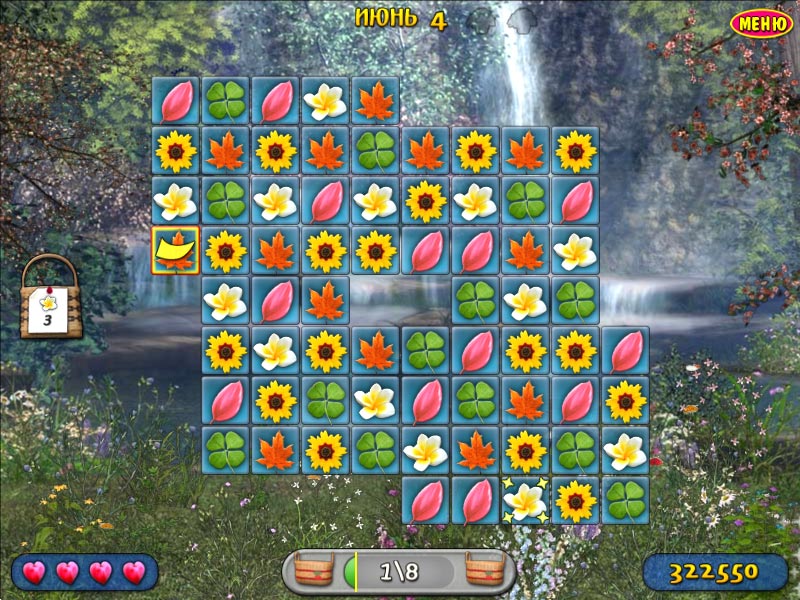Choose the four-leaf clover tile in the bottom row
The height and width of the screenshot is (600, 800).
coord(625,500)
